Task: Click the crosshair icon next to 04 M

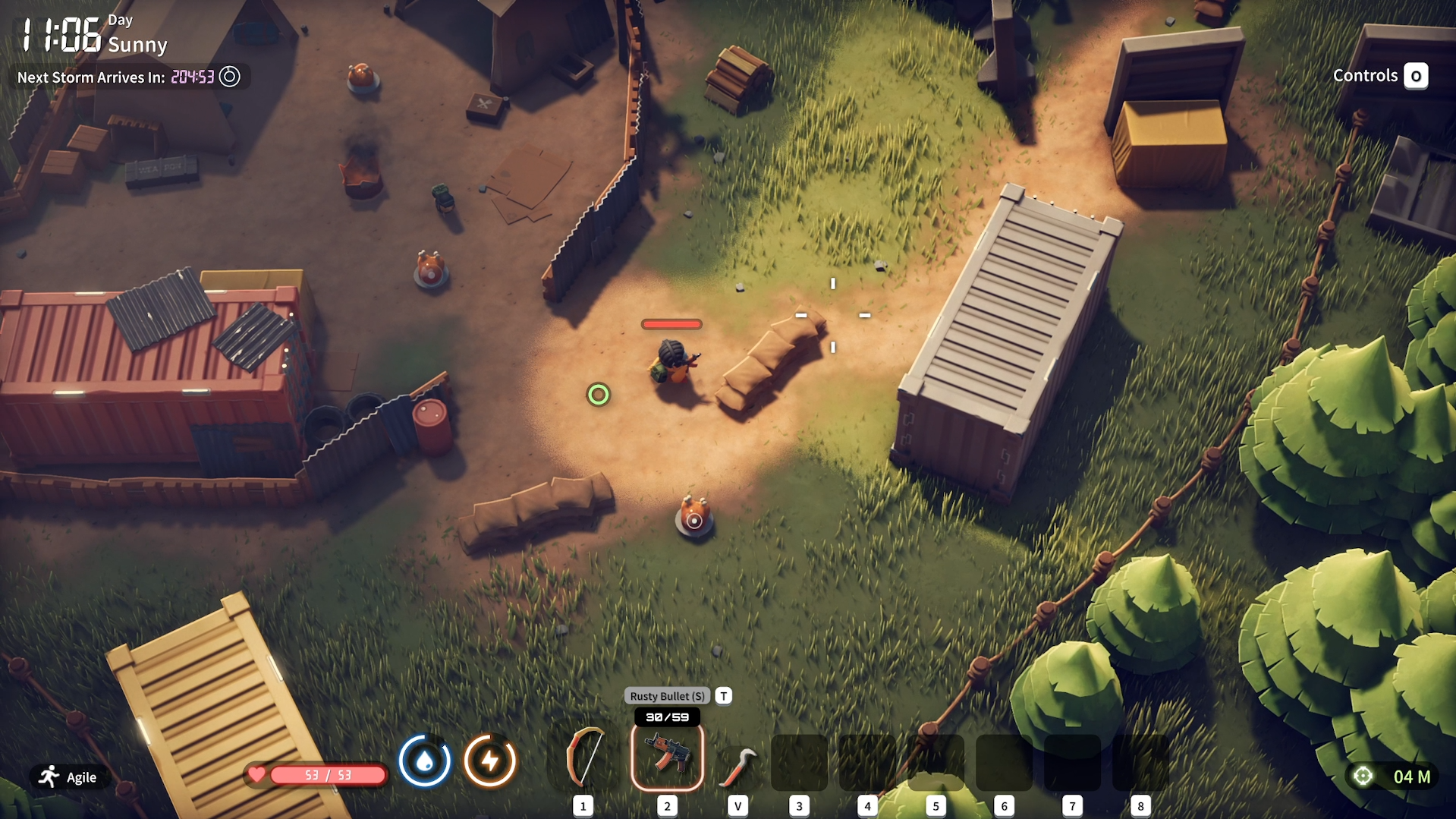Action: pos(1362,775)
